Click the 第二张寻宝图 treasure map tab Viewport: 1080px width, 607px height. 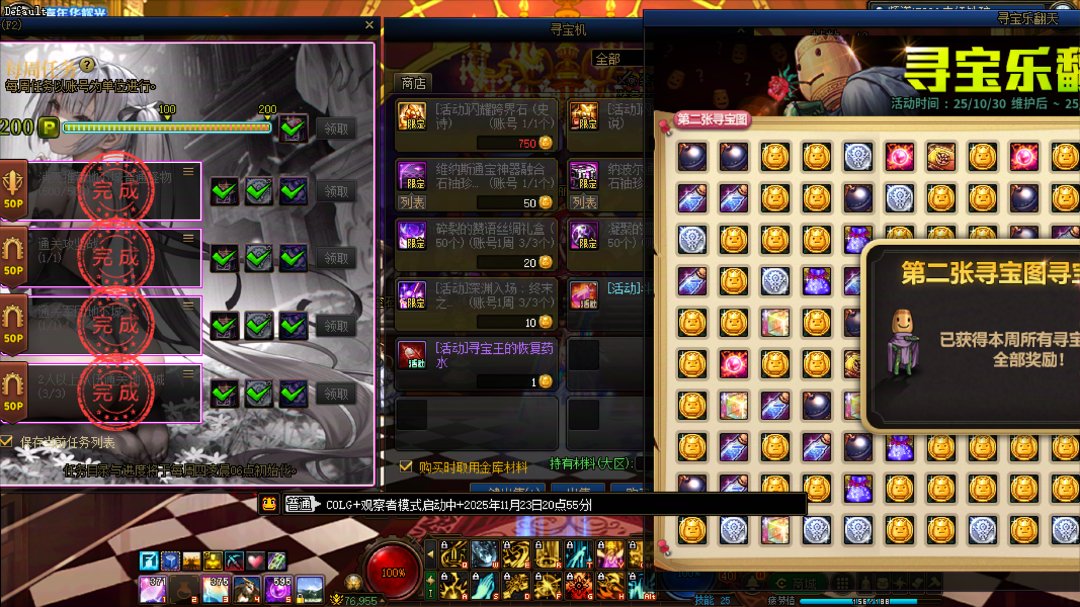pos(712,120)
